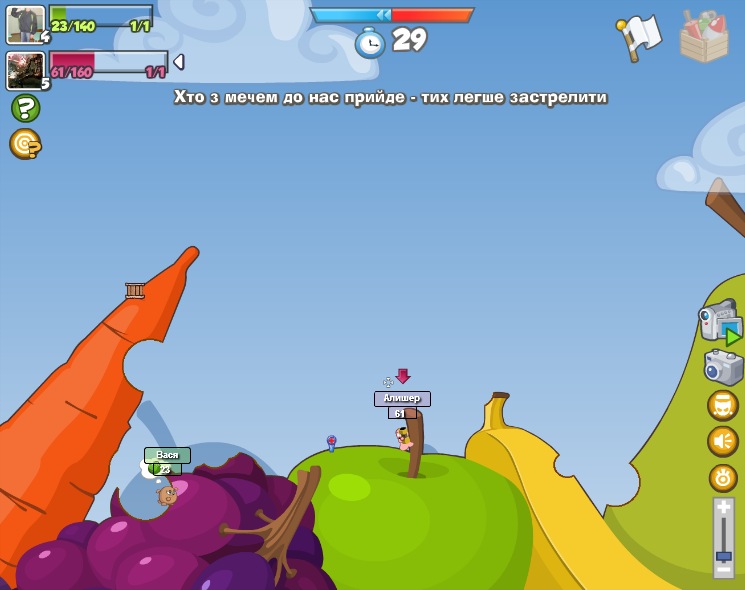Take a screenshot with the photo camera icon

tap(723, 367)
